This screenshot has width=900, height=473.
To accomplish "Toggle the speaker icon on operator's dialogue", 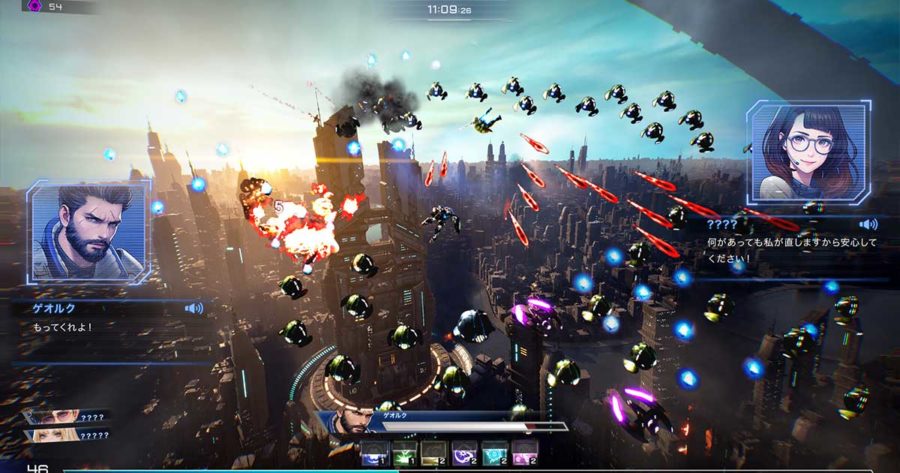I will coord(868,224).
